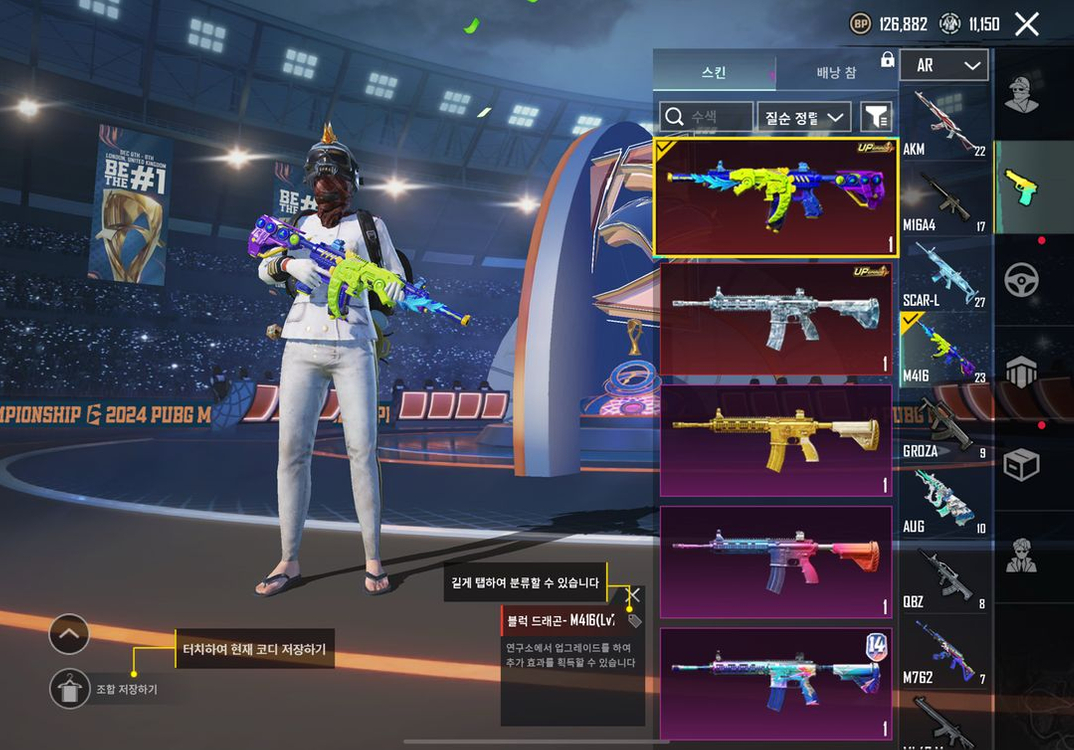
Task: Switch to the 배낭 참 charm tab
Action: point(835,73)
